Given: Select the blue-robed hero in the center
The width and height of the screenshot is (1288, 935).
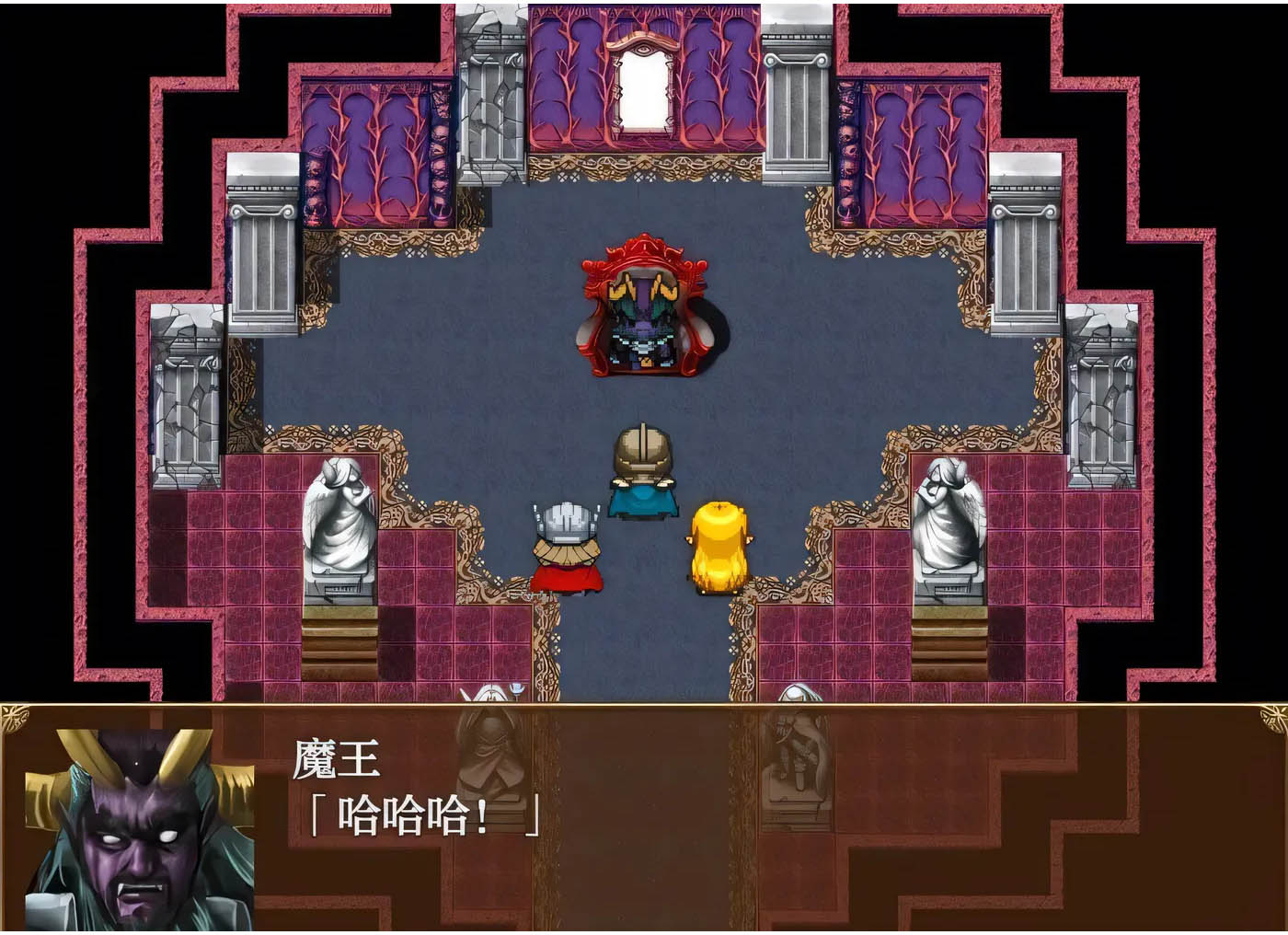Looking at the screenshot, I should click(644, 469).
